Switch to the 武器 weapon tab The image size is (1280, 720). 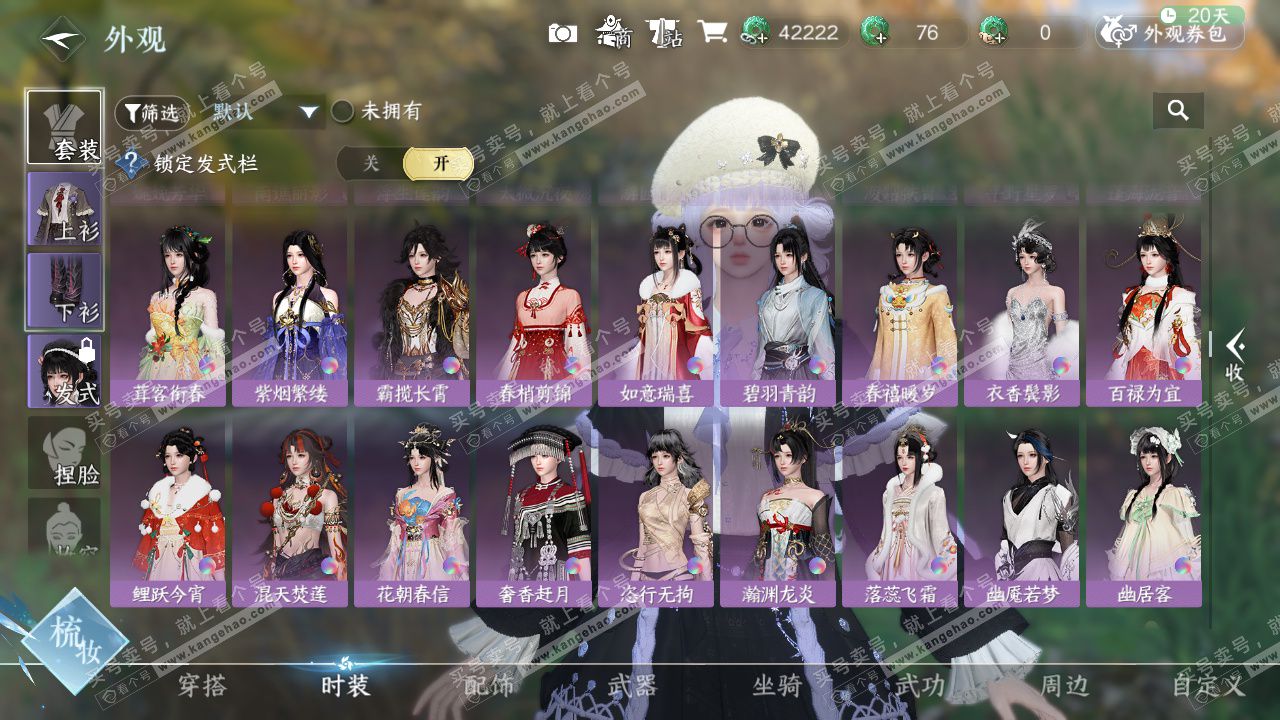pos(632,685)
